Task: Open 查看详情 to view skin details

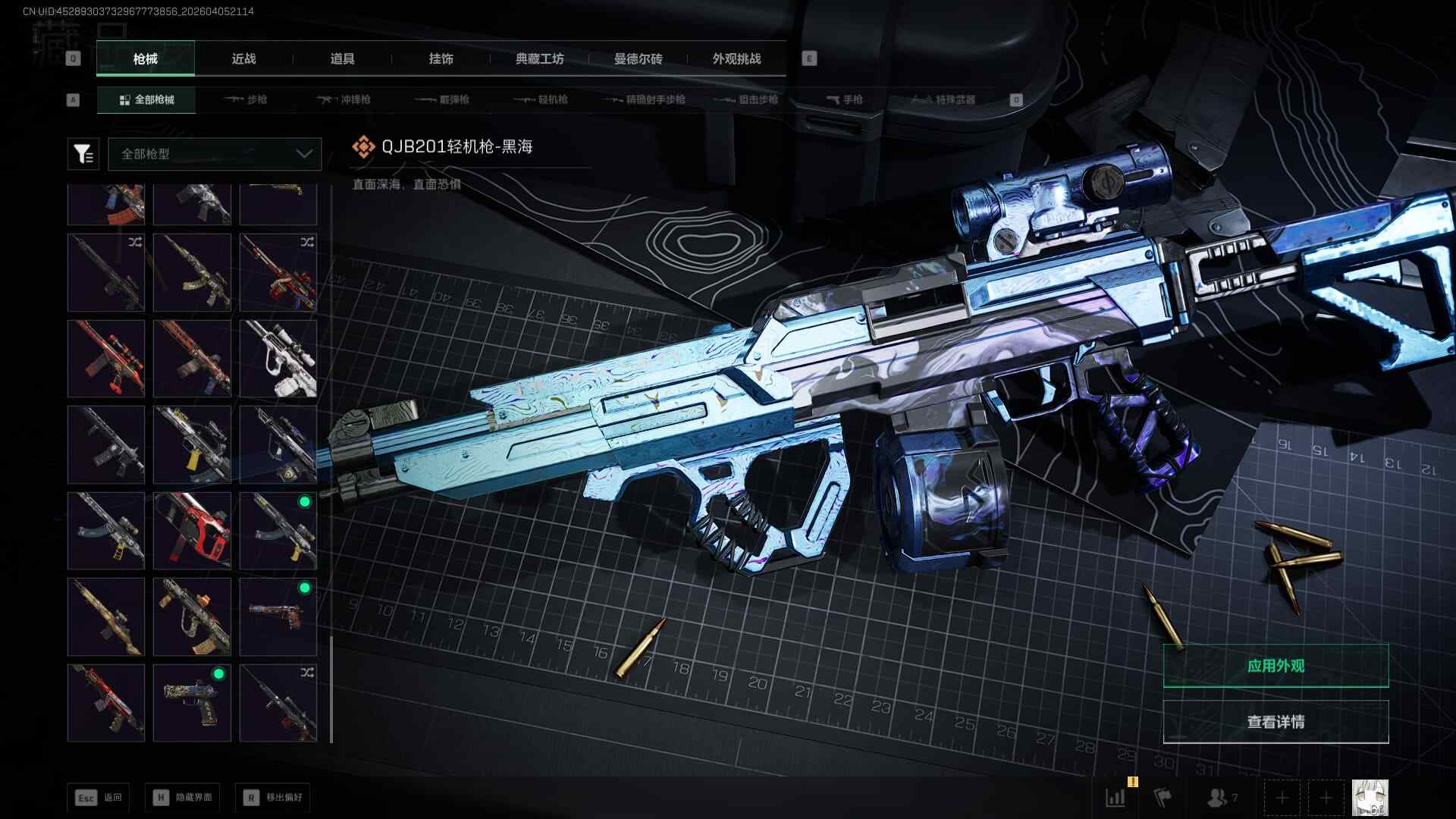Action: click(x=1276, y=721)
